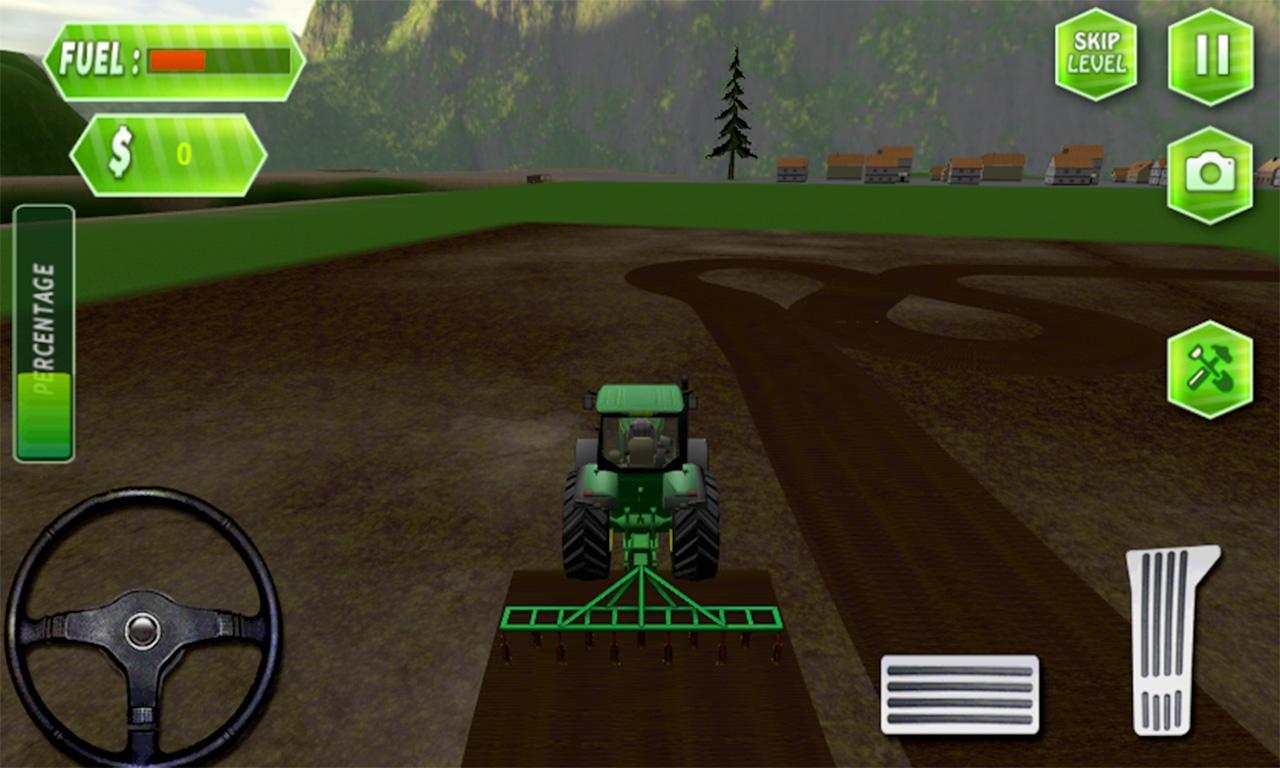Tap the Percentage panel on the left
The image size is (1280, 768).
(42, 330)
